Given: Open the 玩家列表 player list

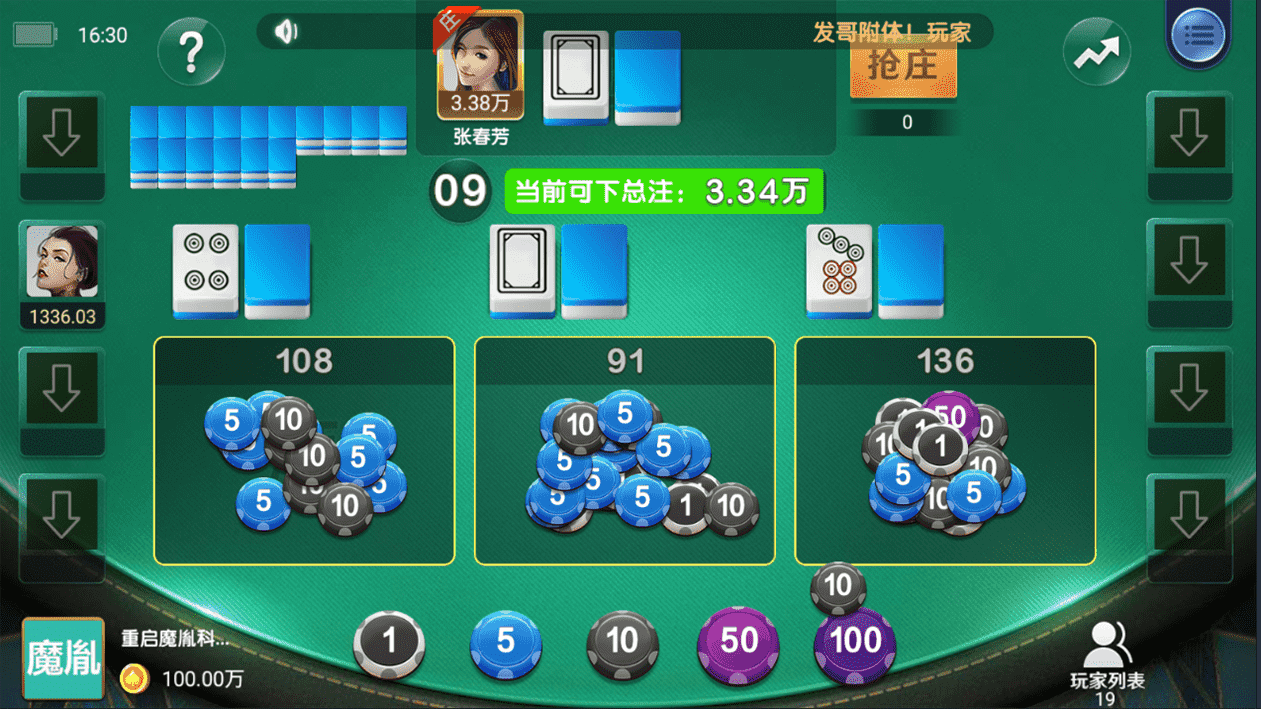Looking at the screenshot, I should coord(1106,655).
